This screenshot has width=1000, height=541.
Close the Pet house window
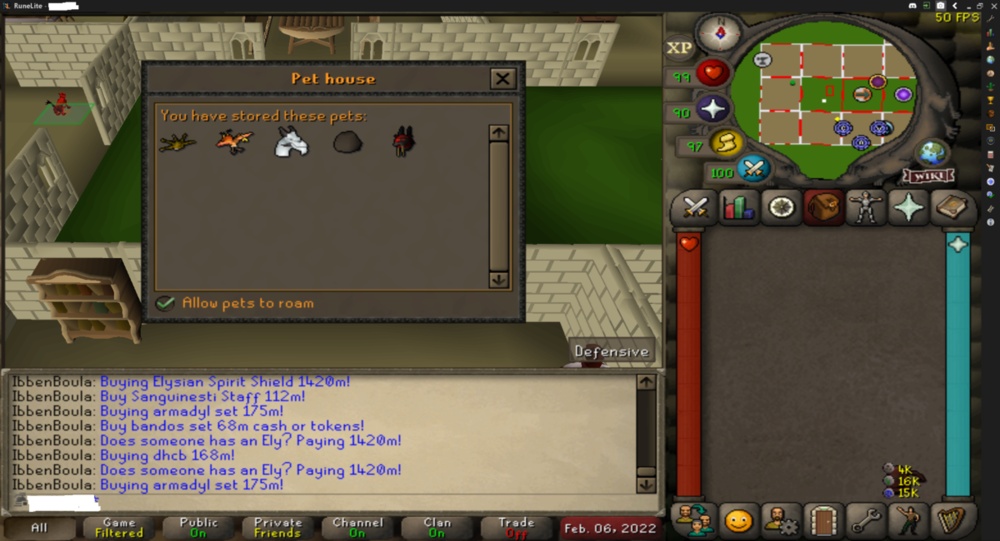click(x=502, y=79)
